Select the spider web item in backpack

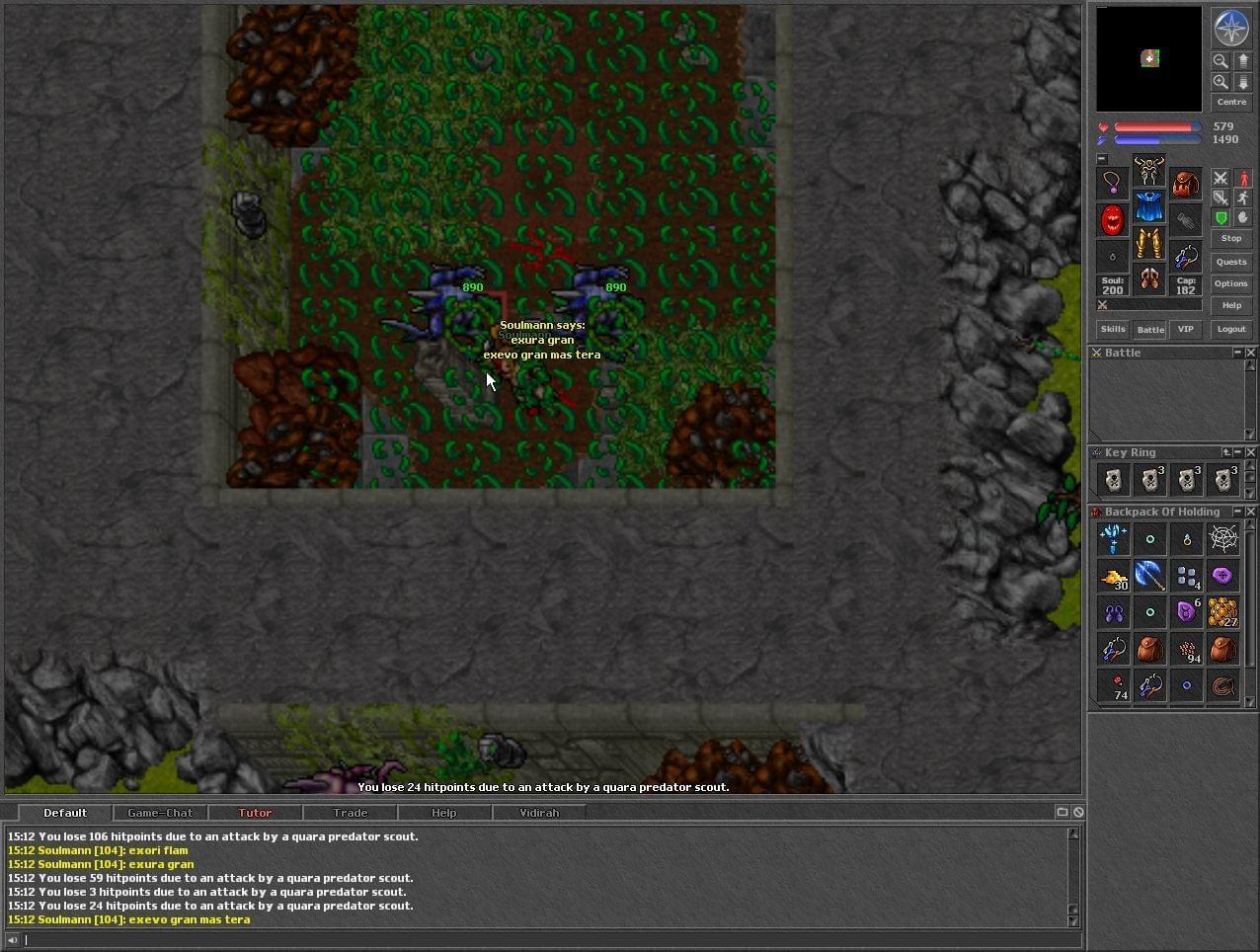coord(1223,538)
